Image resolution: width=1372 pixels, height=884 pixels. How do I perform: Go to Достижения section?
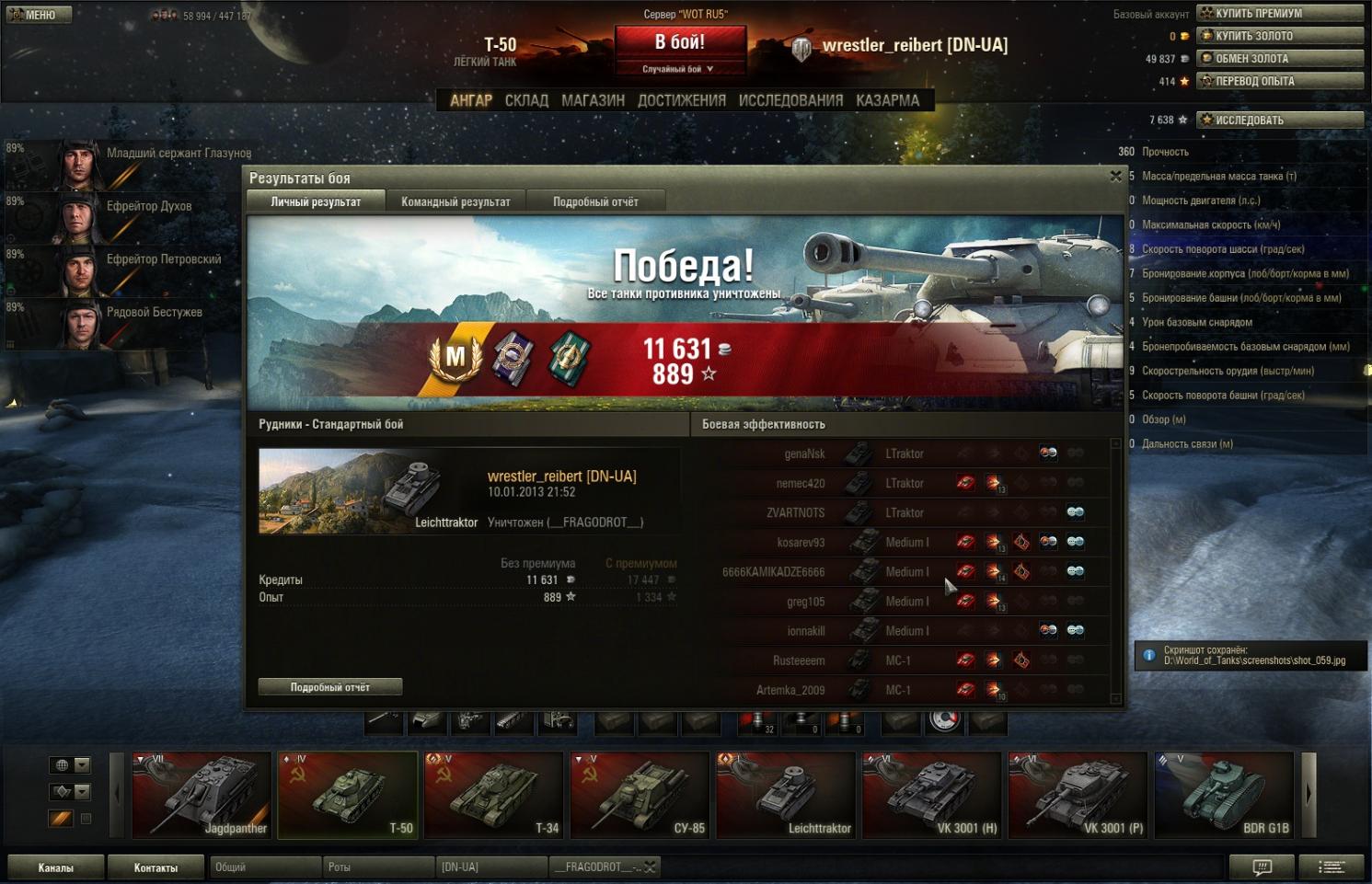pos(681,100)
